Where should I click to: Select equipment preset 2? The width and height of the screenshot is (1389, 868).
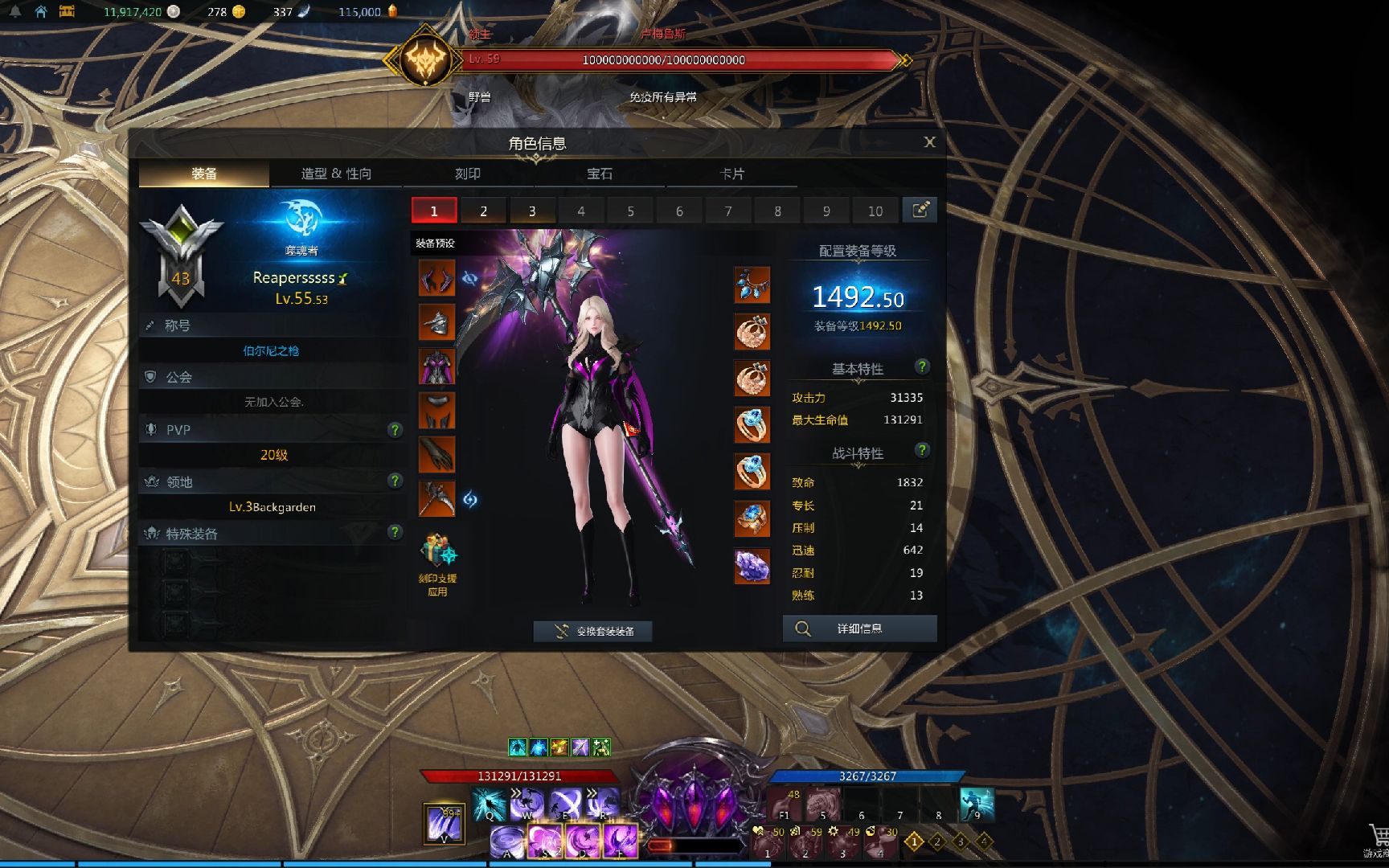[483, 211]
